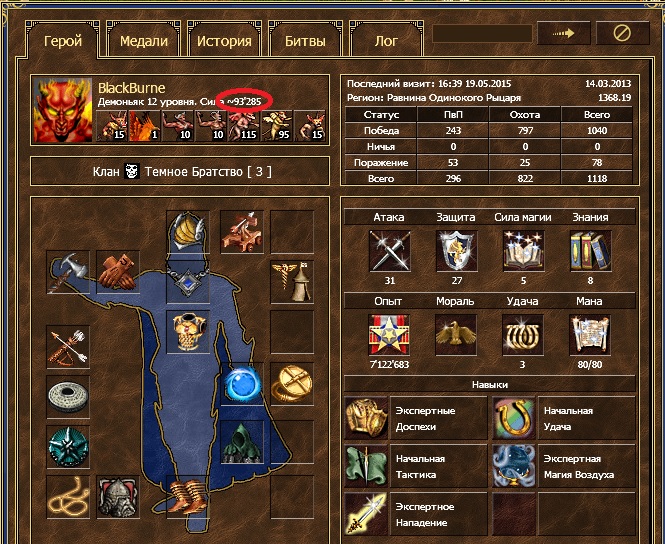Choose the bow and arrows slot
Screen dimensions: 665x544
(x=68, y=348)
